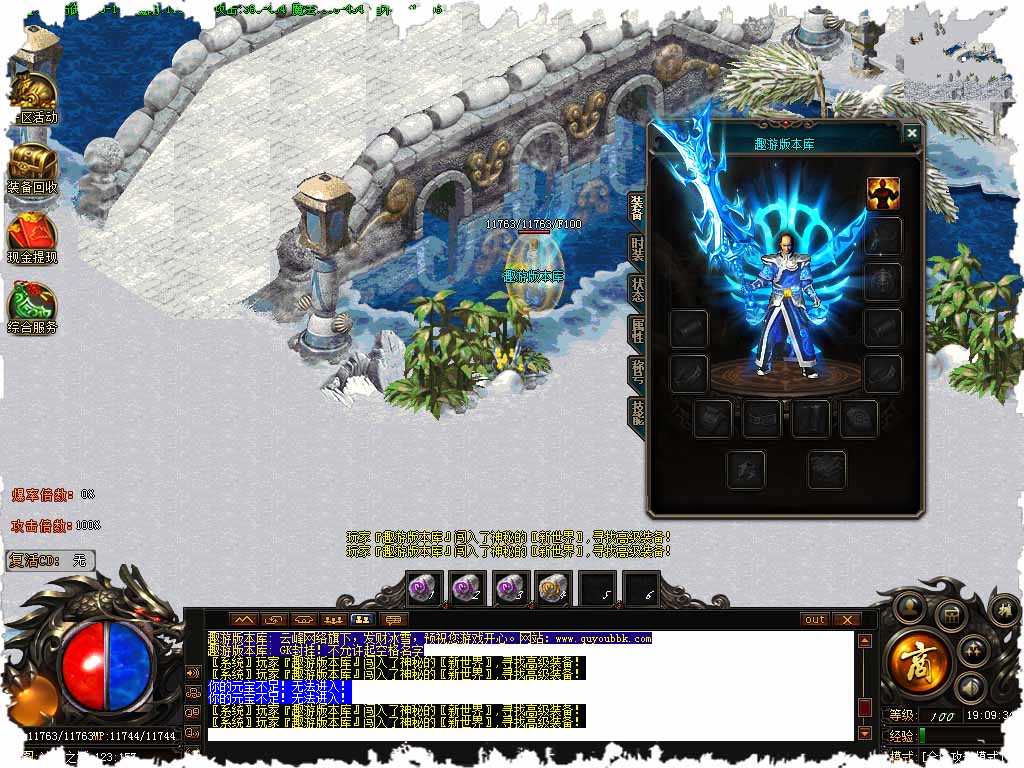Click the glowing orange figure icon

point(882,194)
